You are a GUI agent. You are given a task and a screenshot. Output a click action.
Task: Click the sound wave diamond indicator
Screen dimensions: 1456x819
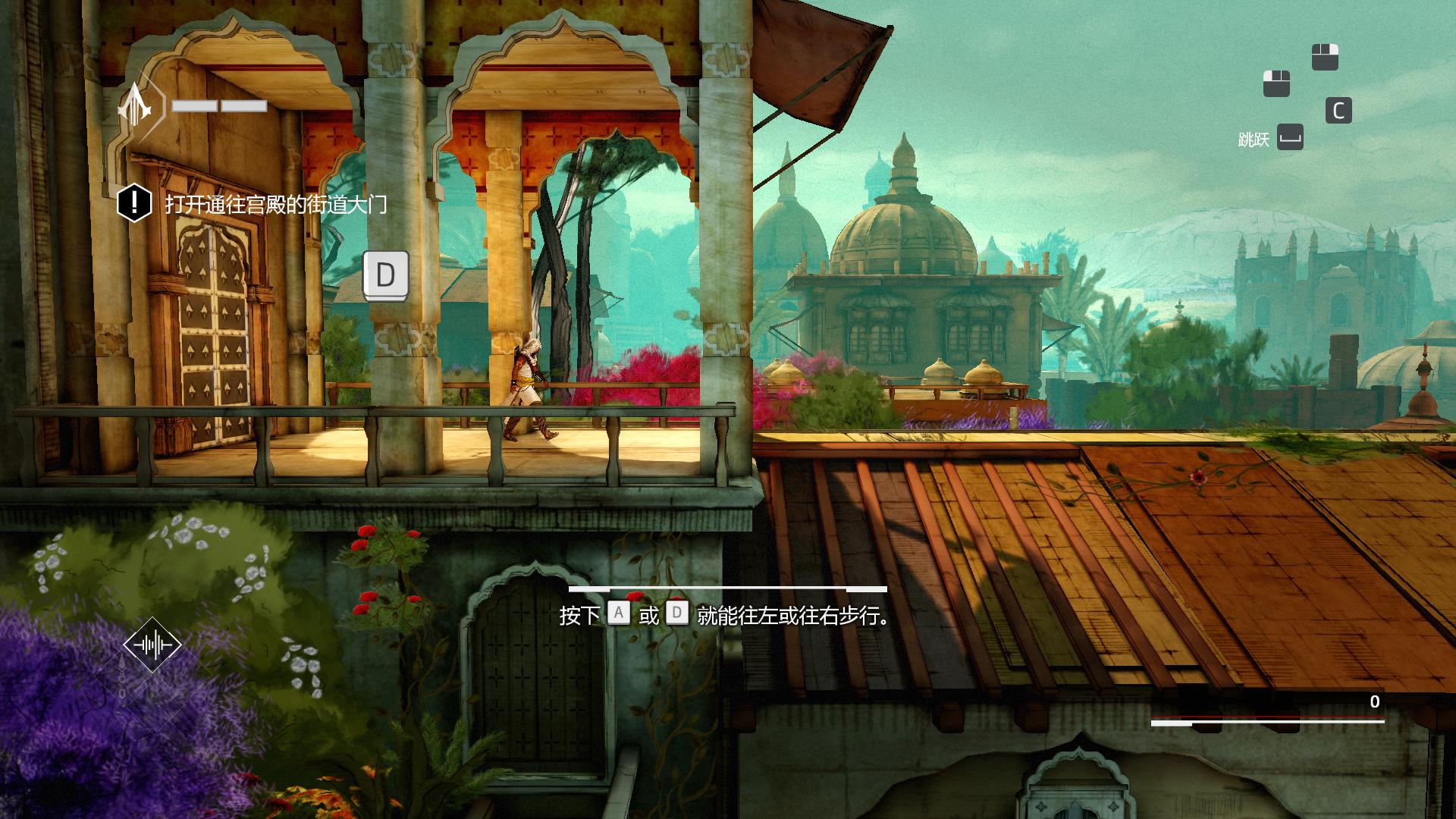[x=152, y=645]
